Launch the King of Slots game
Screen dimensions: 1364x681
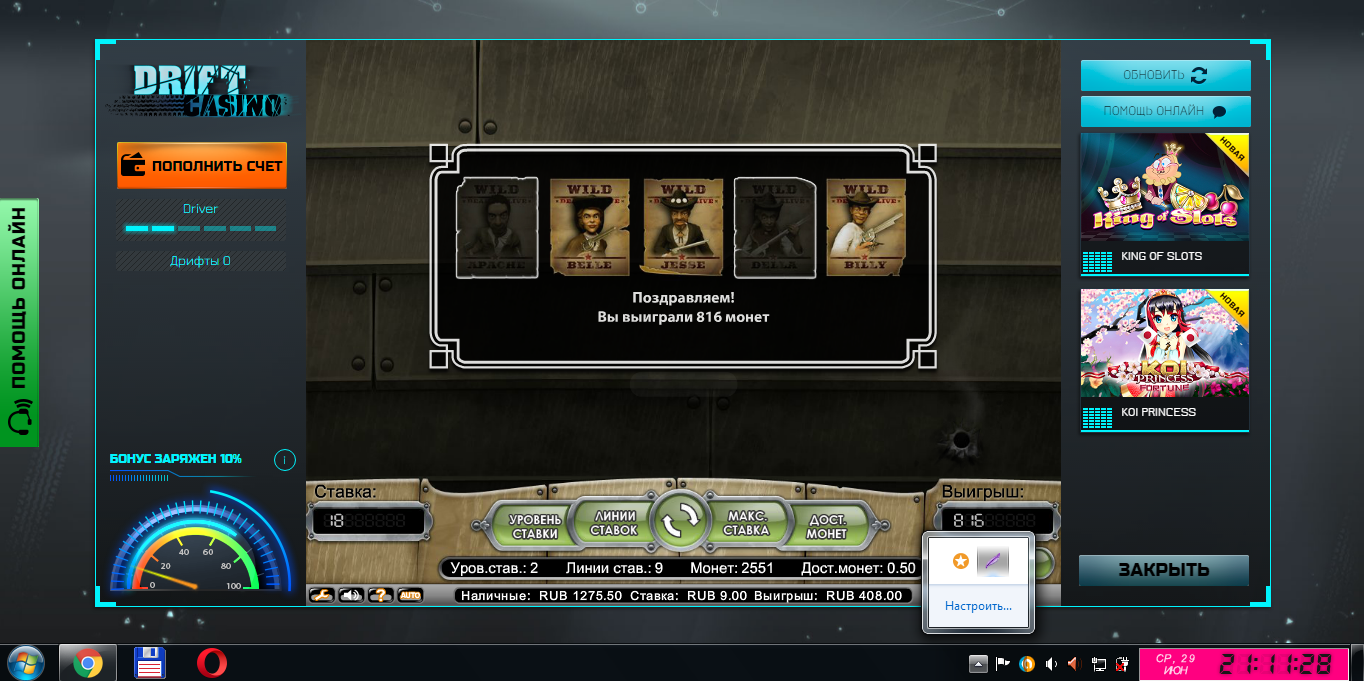pos(1165,203)
